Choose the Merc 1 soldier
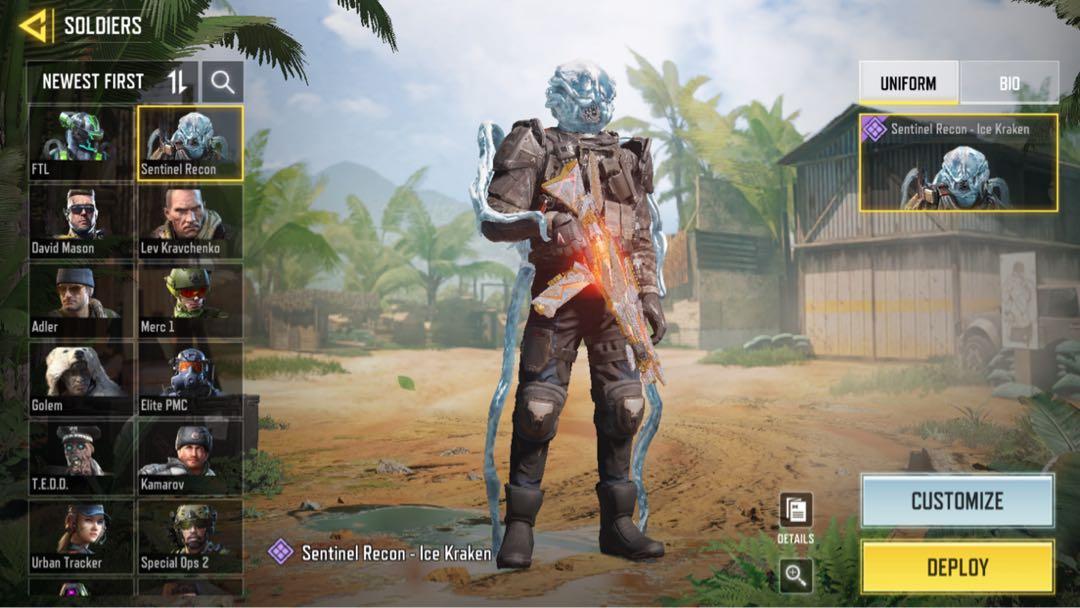The image size is (1080, 608). click(190, 300)
